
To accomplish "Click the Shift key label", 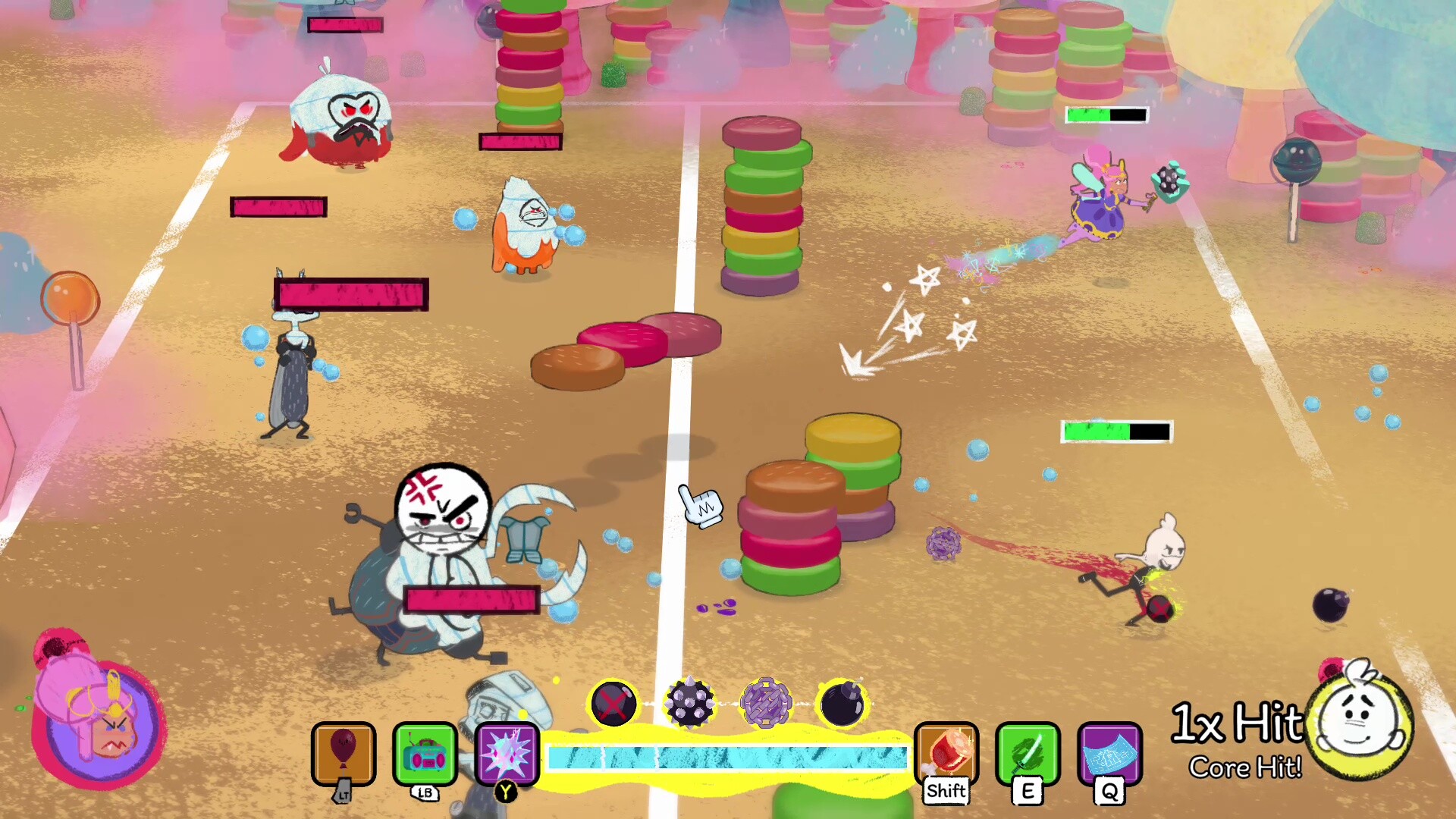I will click(945, 791).
